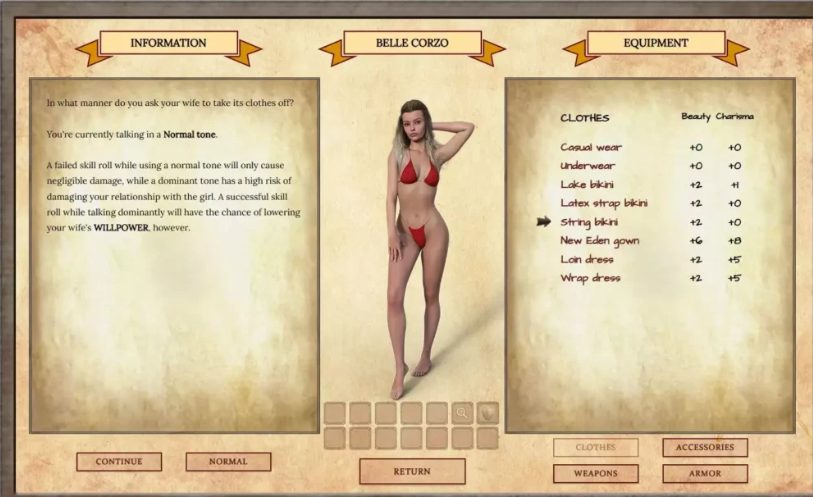Switch to the Clothes tab
The height and width of the screenshot is (497, 813).
click(x=595, y=447)
